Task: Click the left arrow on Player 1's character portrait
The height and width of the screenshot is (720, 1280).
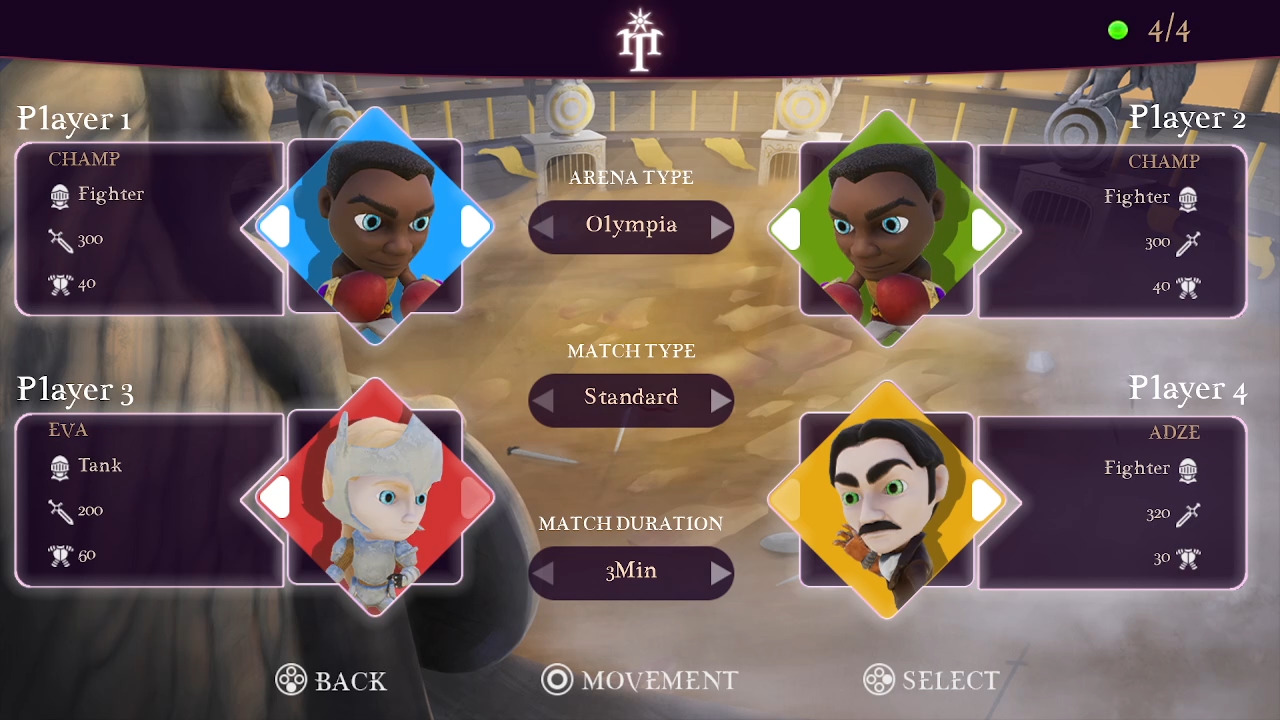Action: click(x=277, y=228)
